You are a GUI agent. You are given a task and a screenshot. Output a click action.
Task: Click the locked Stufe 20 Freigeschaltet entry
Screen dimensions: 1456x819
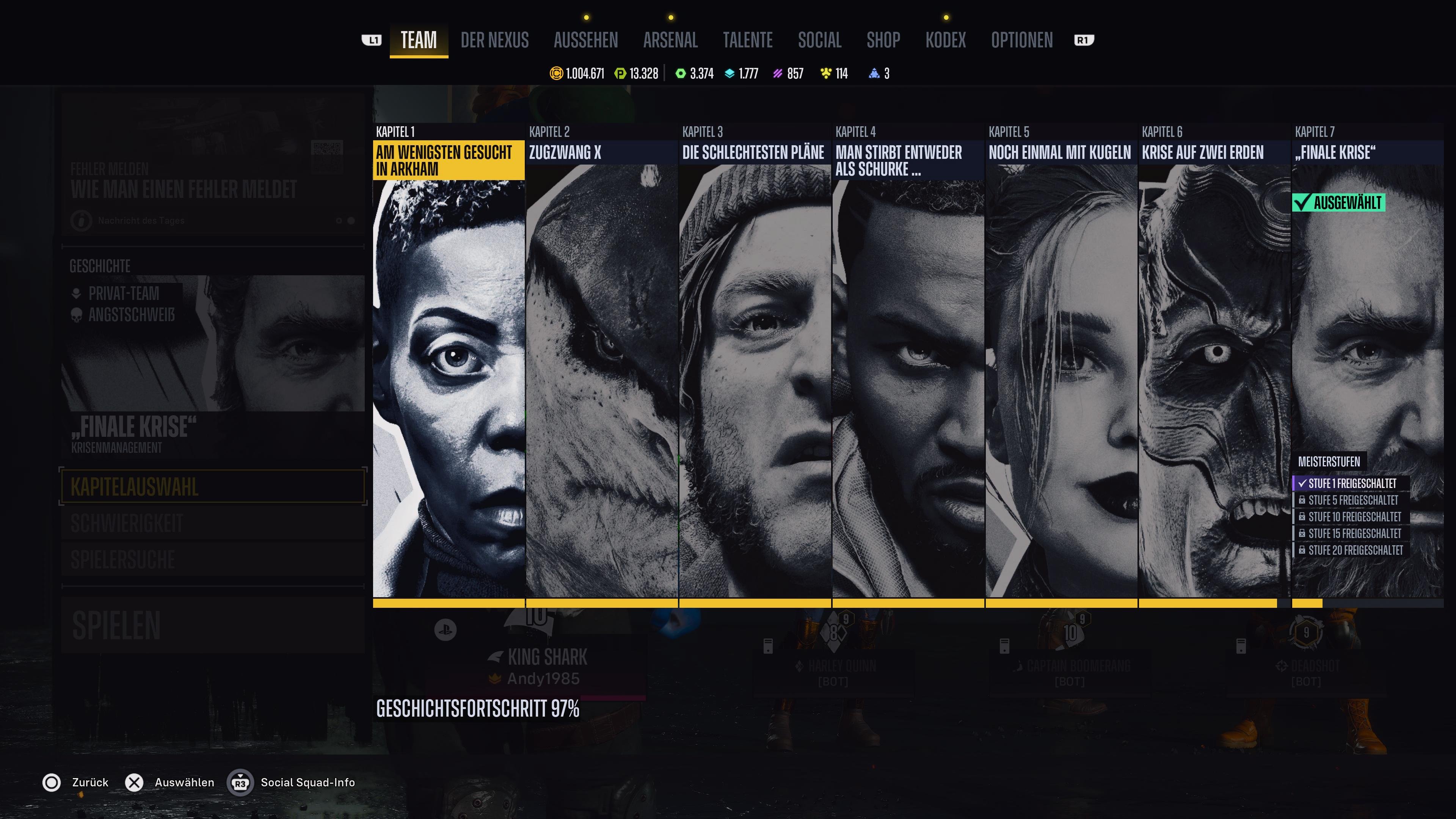point(1351,550)
